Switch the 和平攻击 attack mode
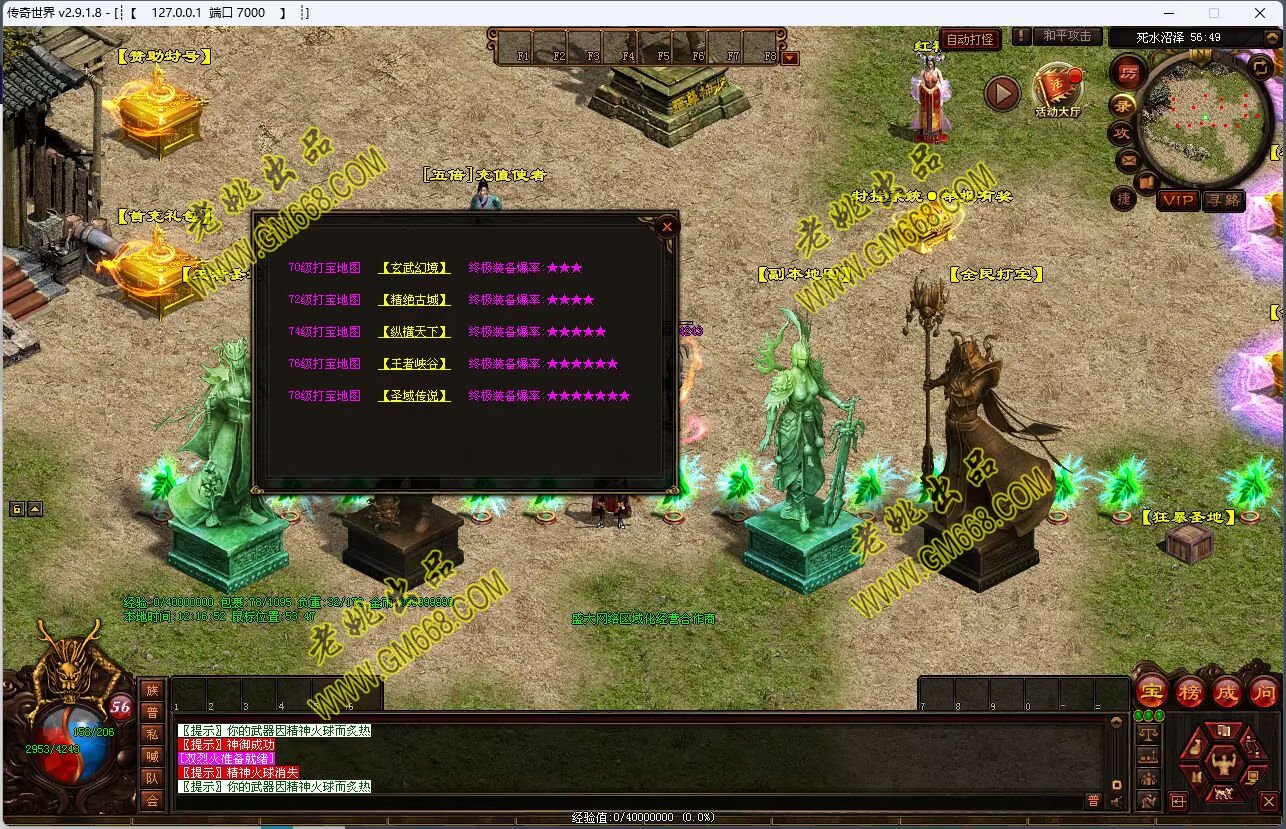The height and width of the screenshot is (829, 1286). pyautogui.click(x=1066, y=36)
